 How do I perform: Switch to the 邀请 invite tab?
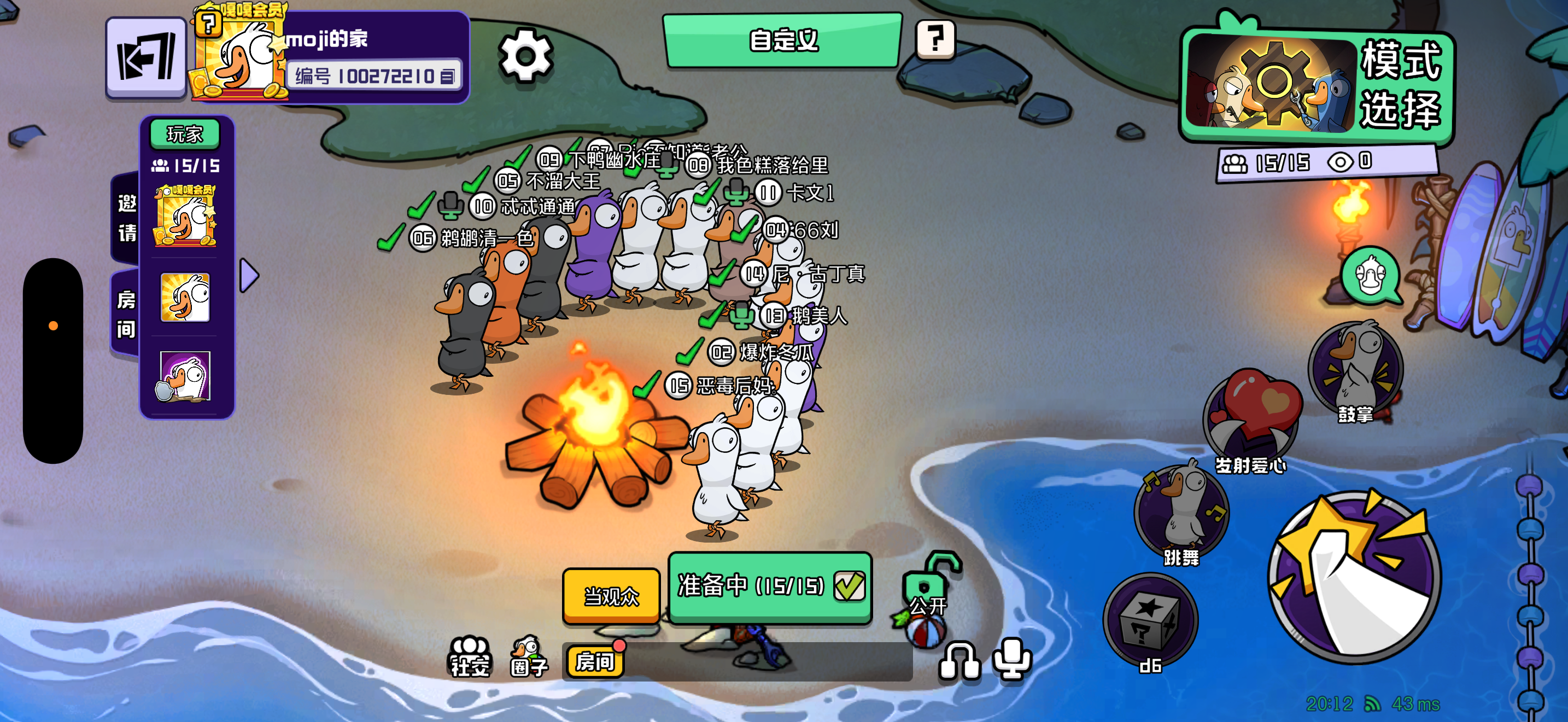[126, 217]
